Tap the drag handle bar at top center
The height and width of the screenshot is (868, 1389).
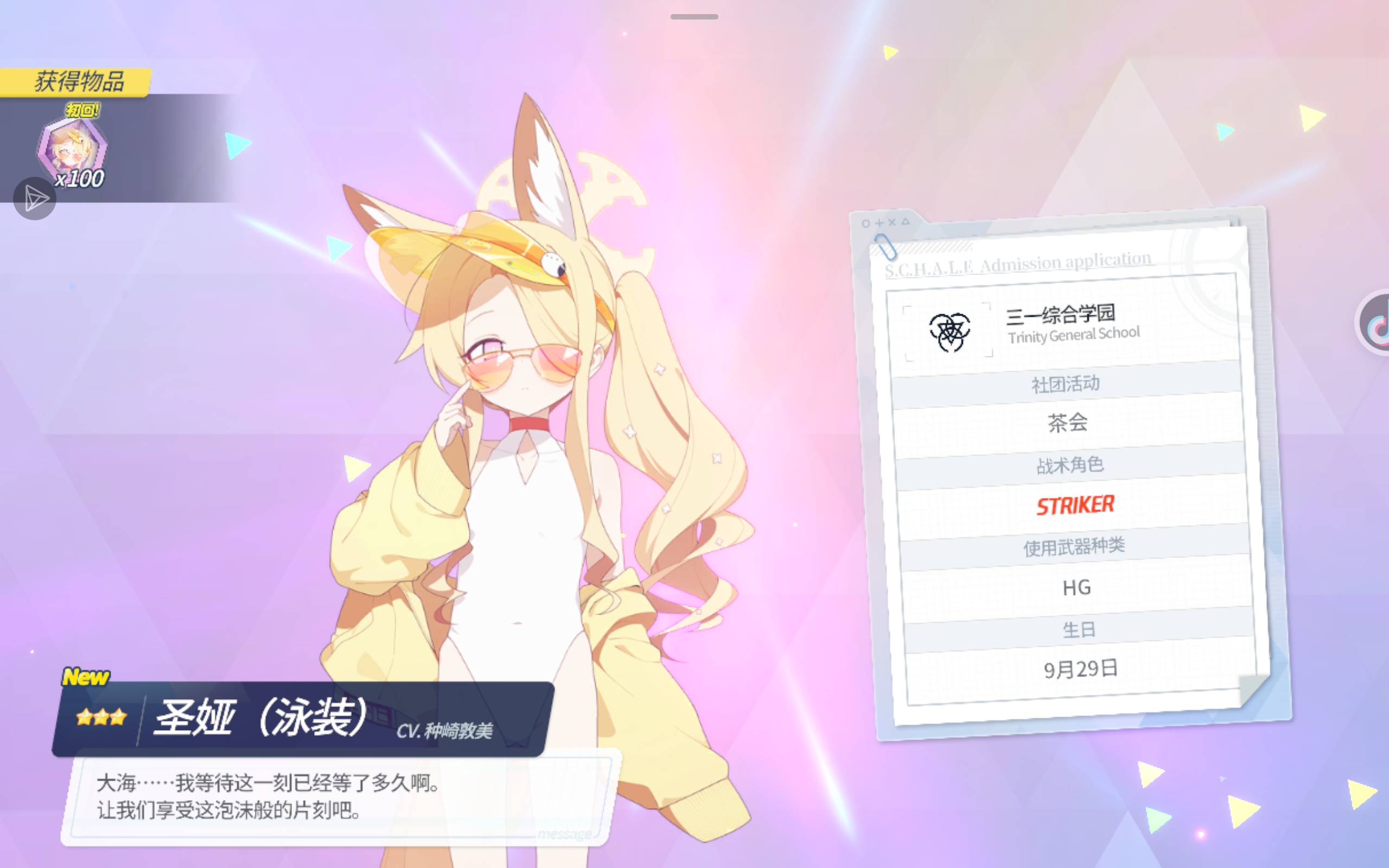point(694,16)
